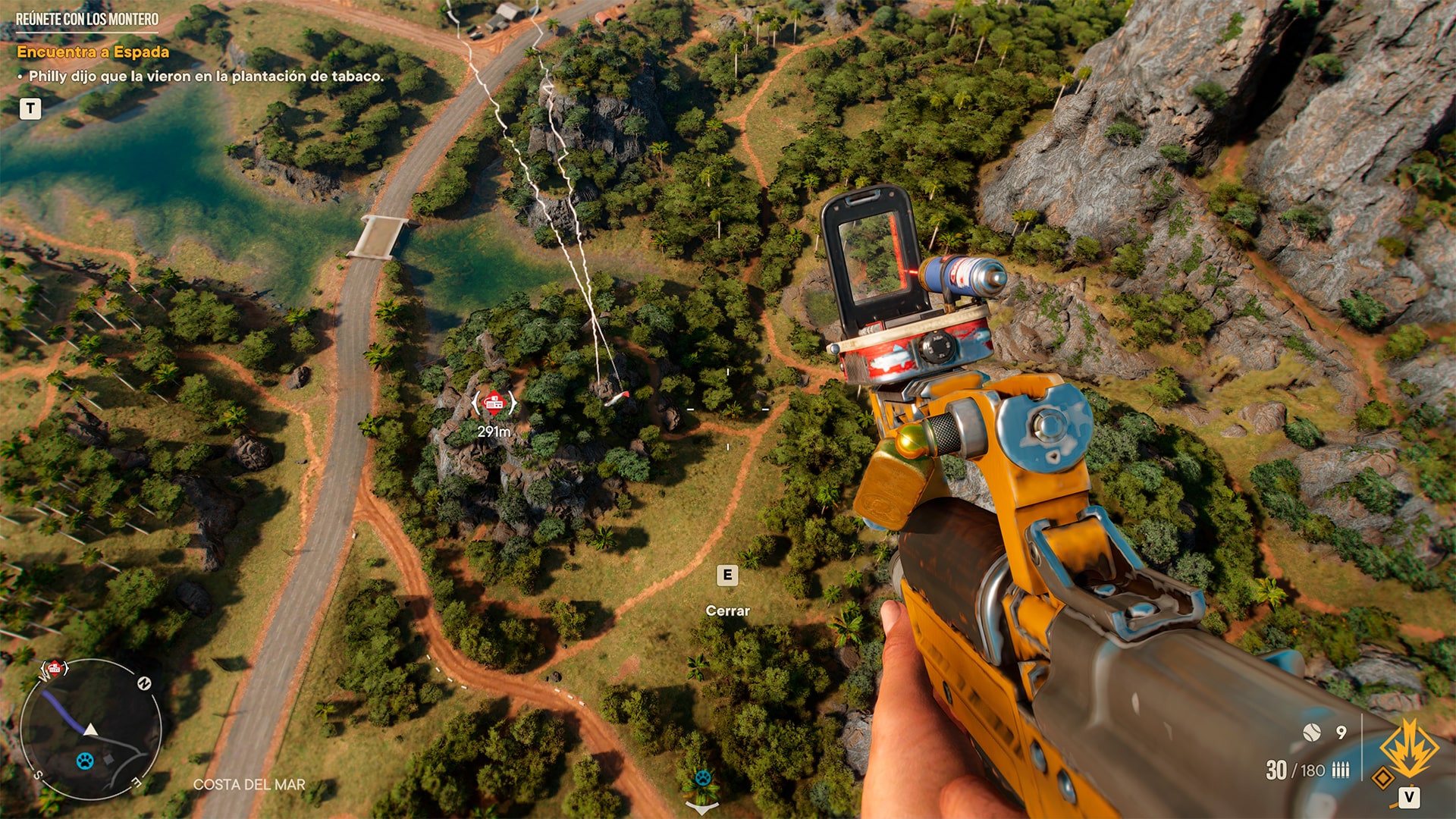Viewport: 1456px width, 819px height.
Task: Select the amigo paw icon on the minimap
Action: [x=86, y=761]
